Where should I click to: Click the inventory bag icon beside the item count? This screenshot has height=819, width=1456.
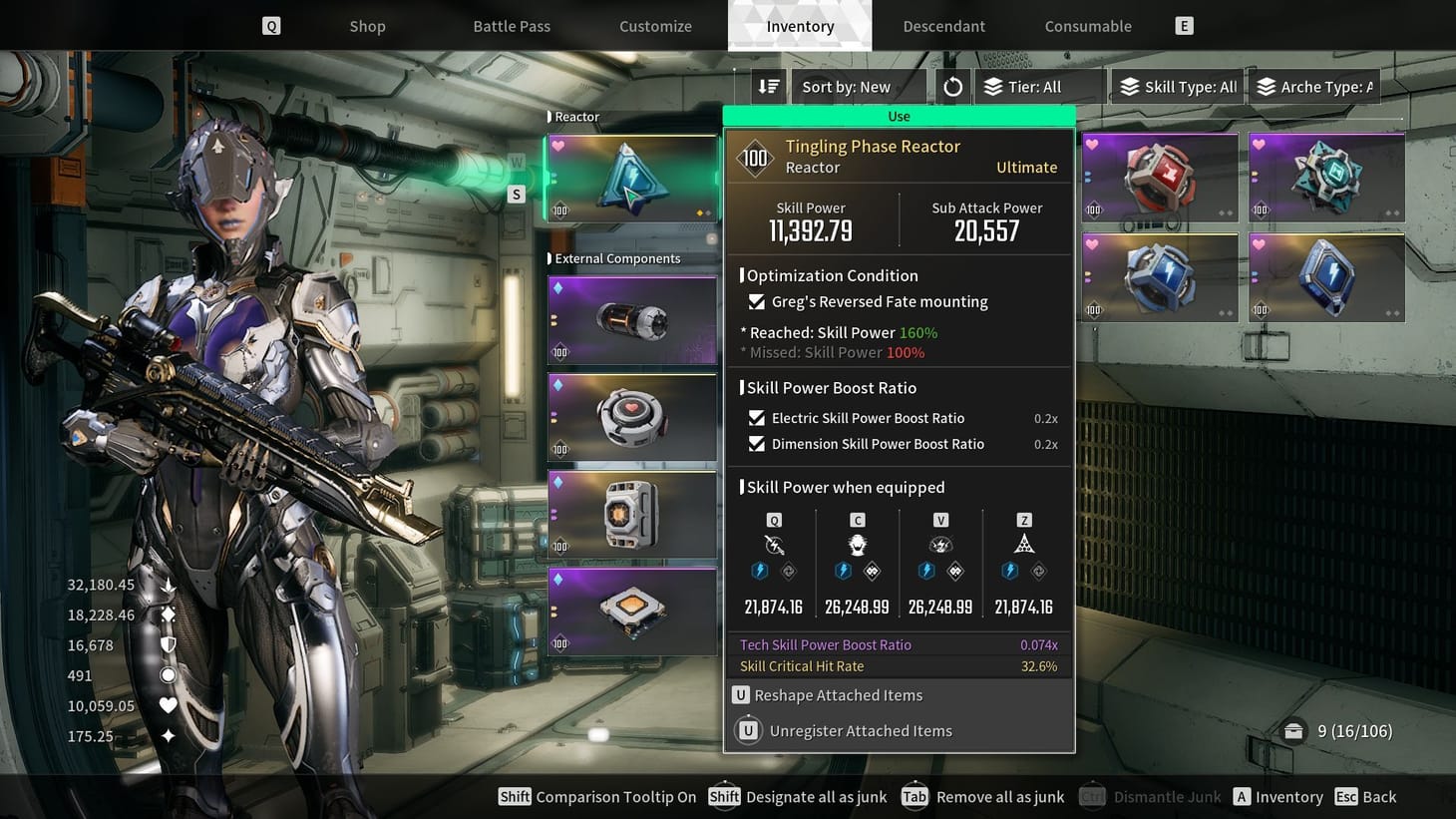click(1293, 731)
